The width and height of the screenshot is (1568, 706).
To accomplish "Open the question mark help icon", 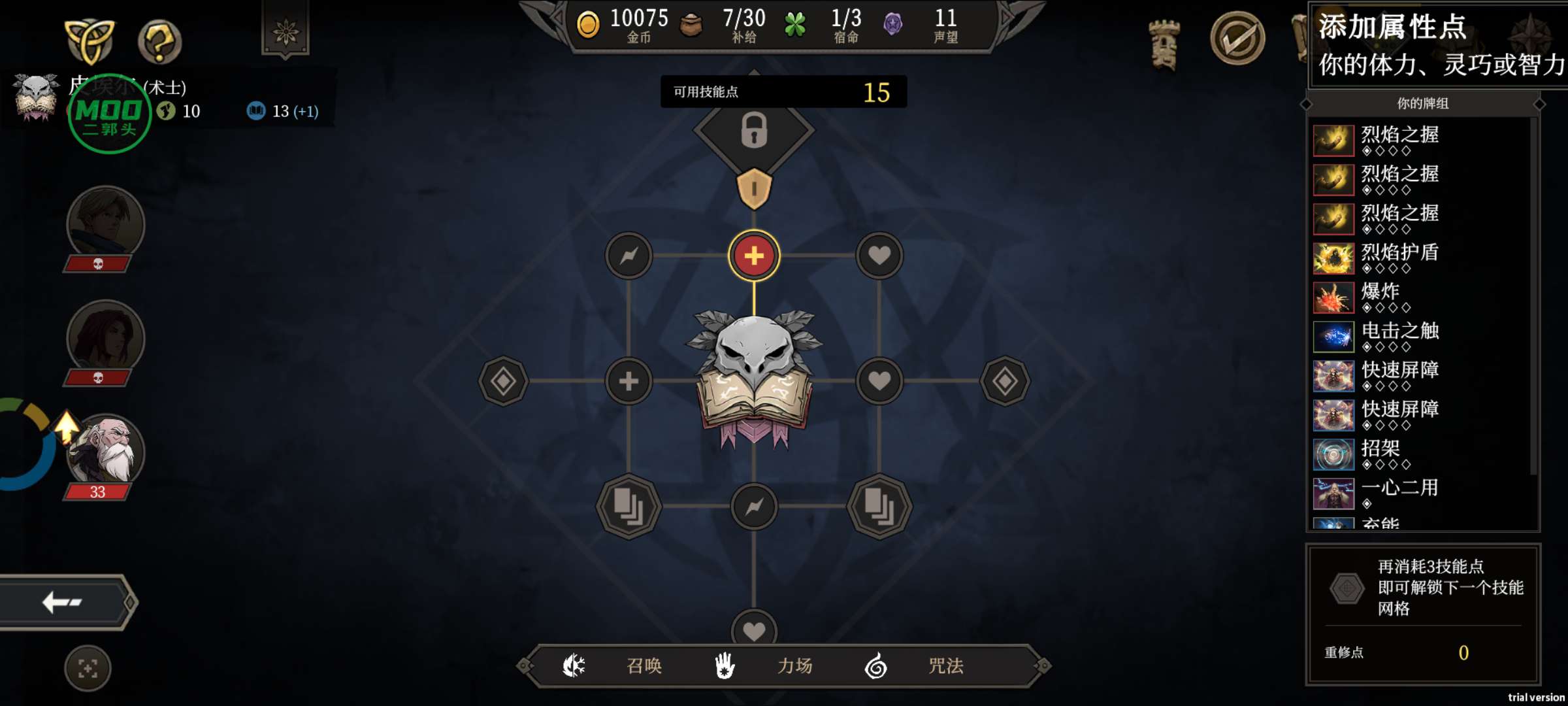I will point(159,42).
